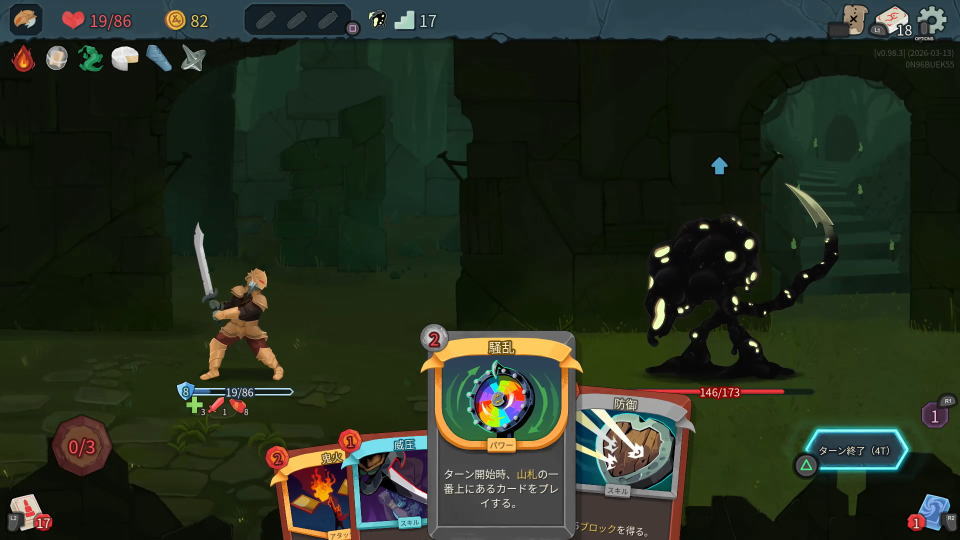The height and width of the screenshot is (540, 960).
Task: View the full deck of 18 cards
Action: tap(892, 21)
